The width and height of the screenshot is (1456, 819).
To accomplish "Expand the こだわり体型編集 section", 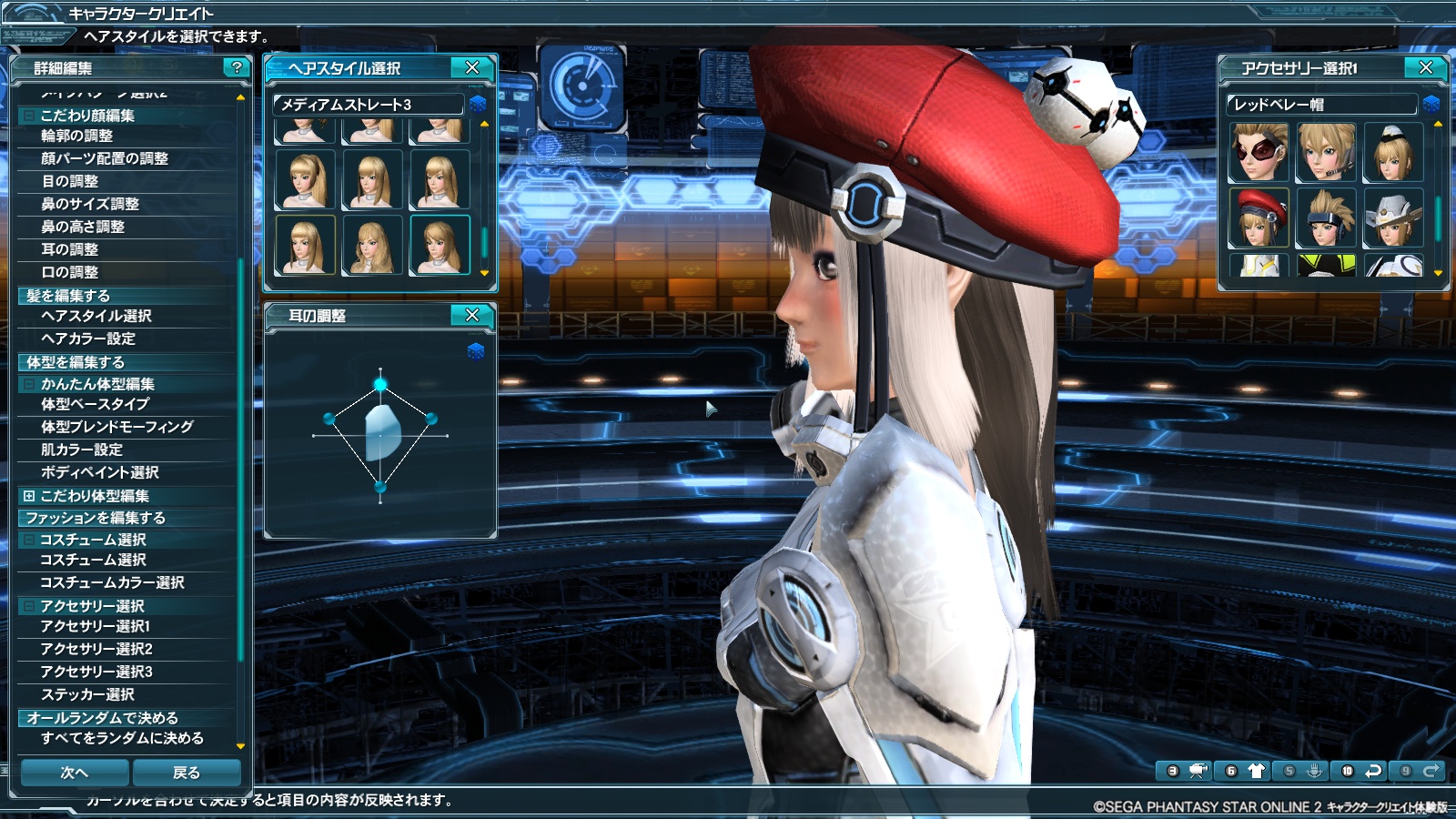I will pos(29,496).
